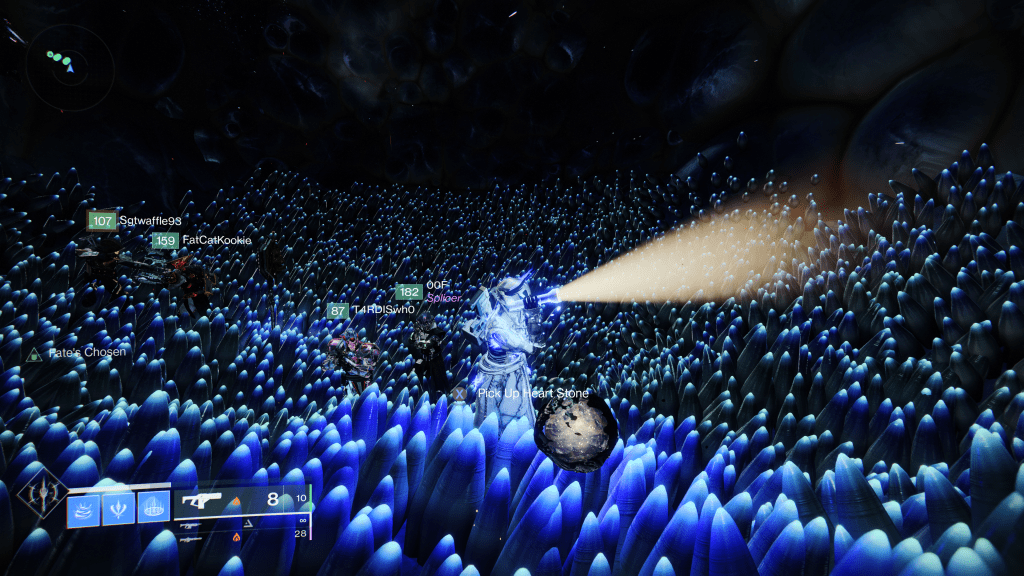1024x576 pixels.
Task: Select the swirling vortex grenade ability icon
Action: 82,508
